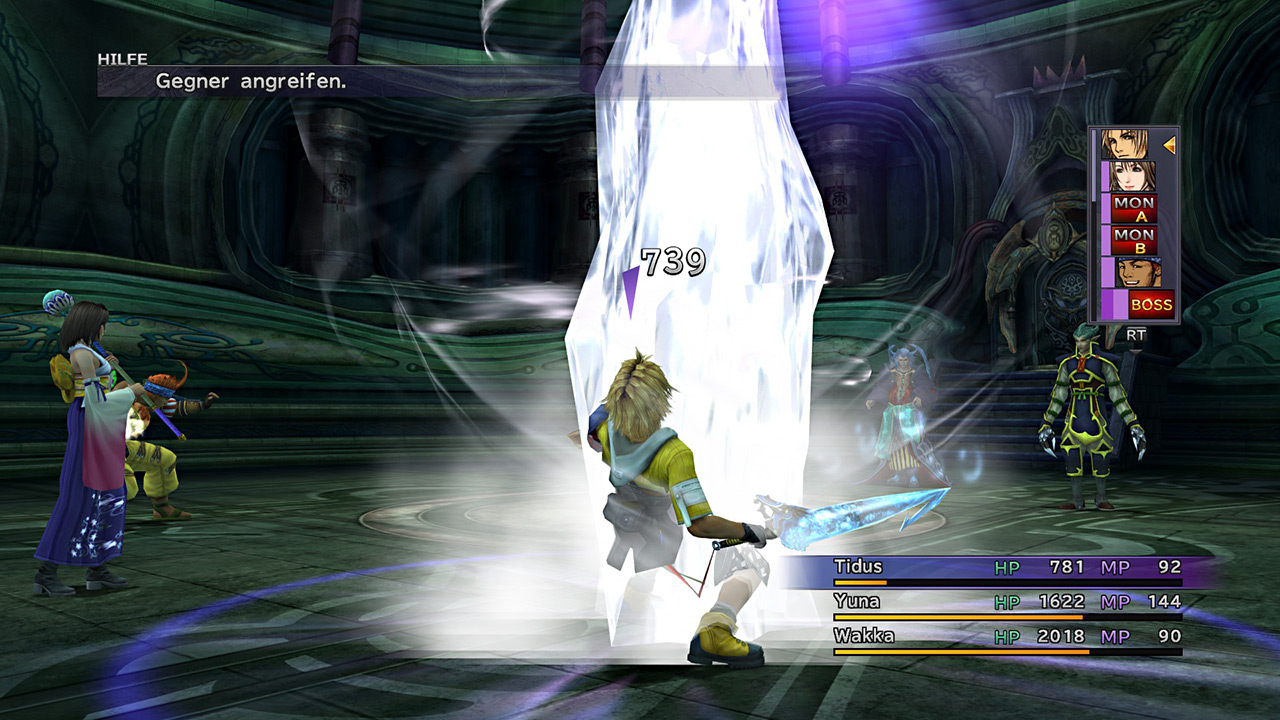1280x720 pixels.
Task: Select Wakka's portrait in the turn order
Action: coord(1129,272)
